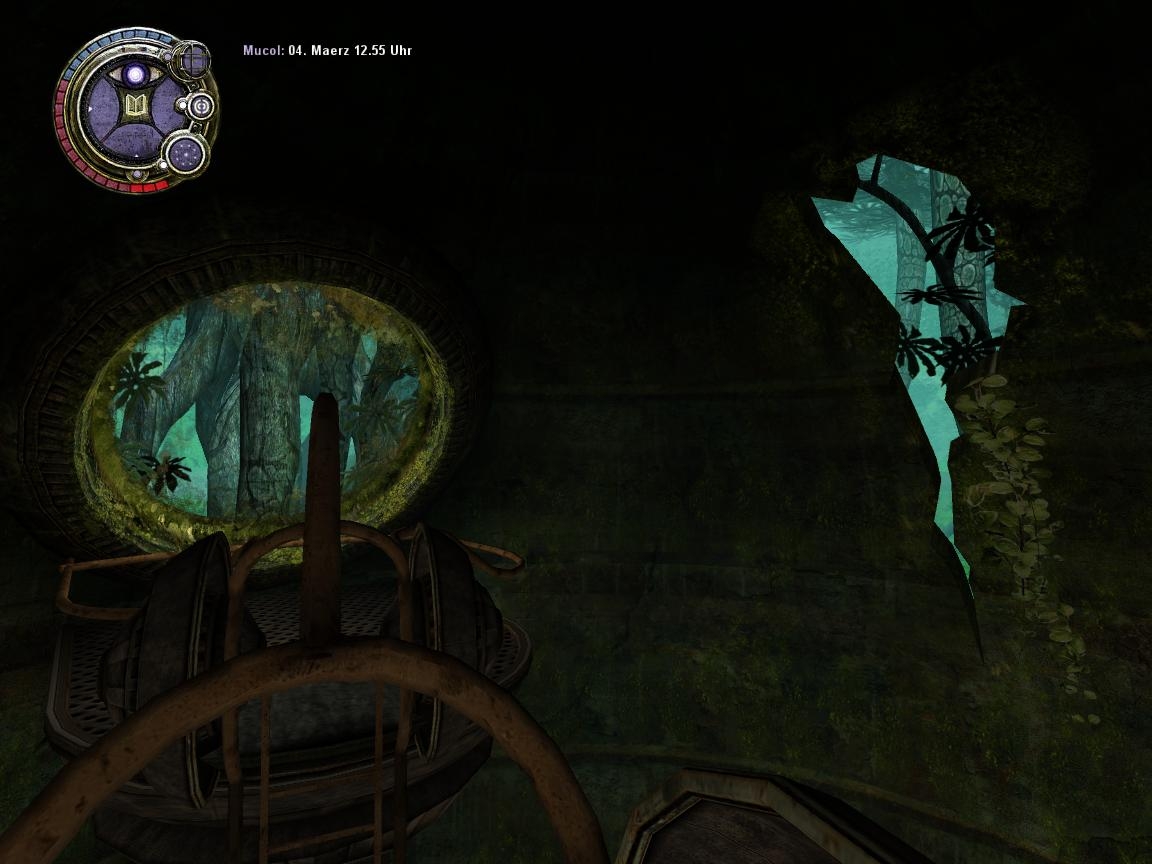1152x864 pixels.
Task: Activate the concentric ring KI button
Action: [200, 105]
